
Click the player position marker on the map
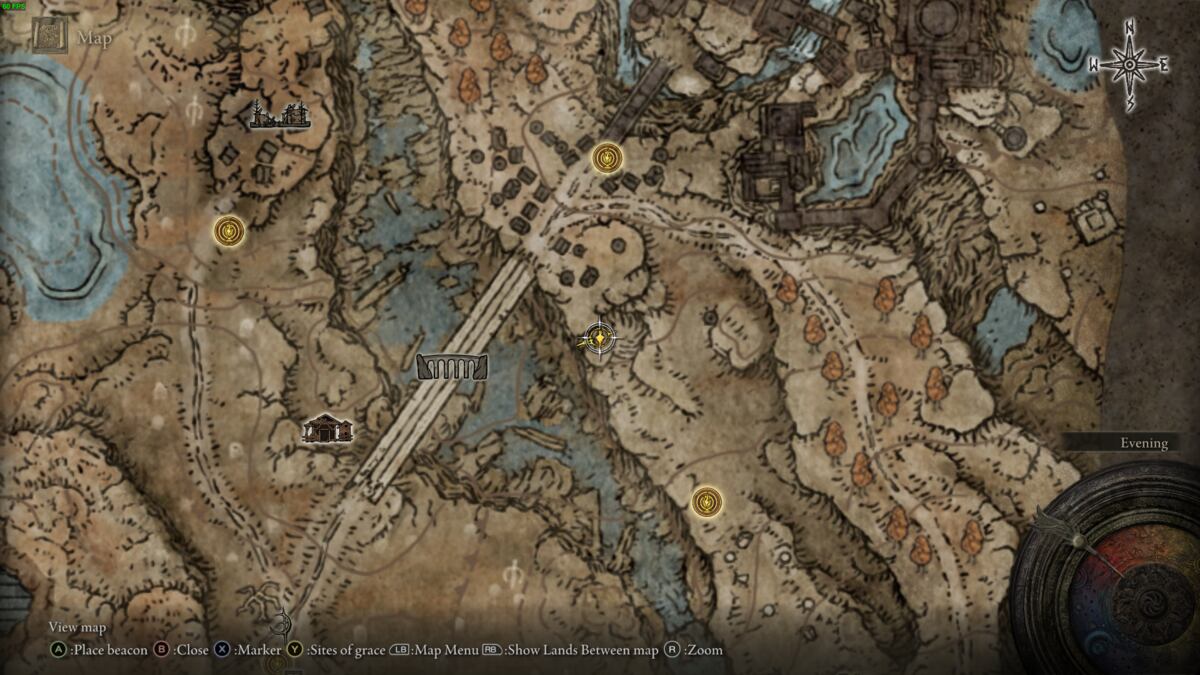tap(599, 340)
